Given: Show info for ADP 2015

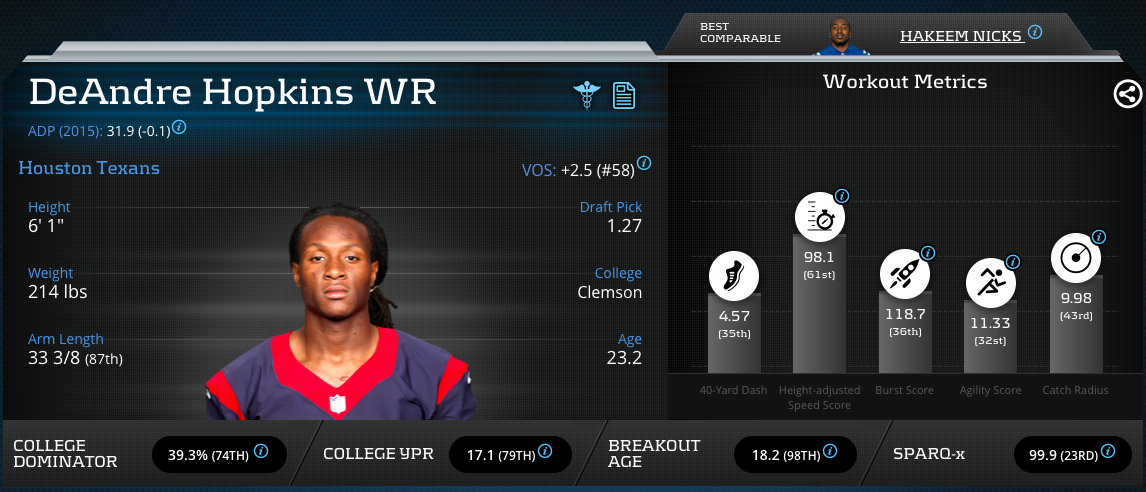Looking at the screenshot, I should click(179, 127).
